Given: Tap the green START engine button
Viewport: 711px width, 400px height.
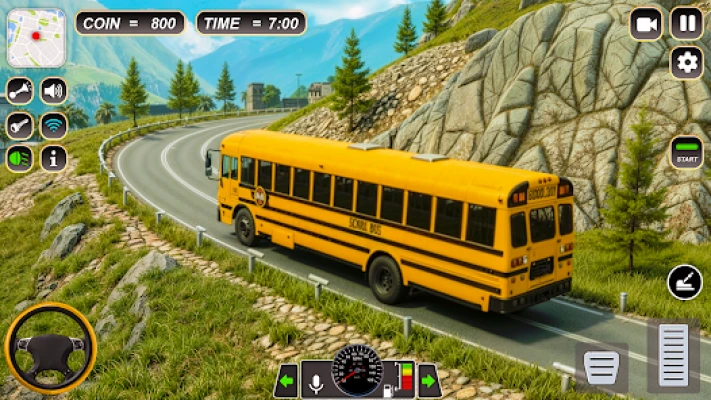Looking at the screenshot, I should (x=686, y=153).
